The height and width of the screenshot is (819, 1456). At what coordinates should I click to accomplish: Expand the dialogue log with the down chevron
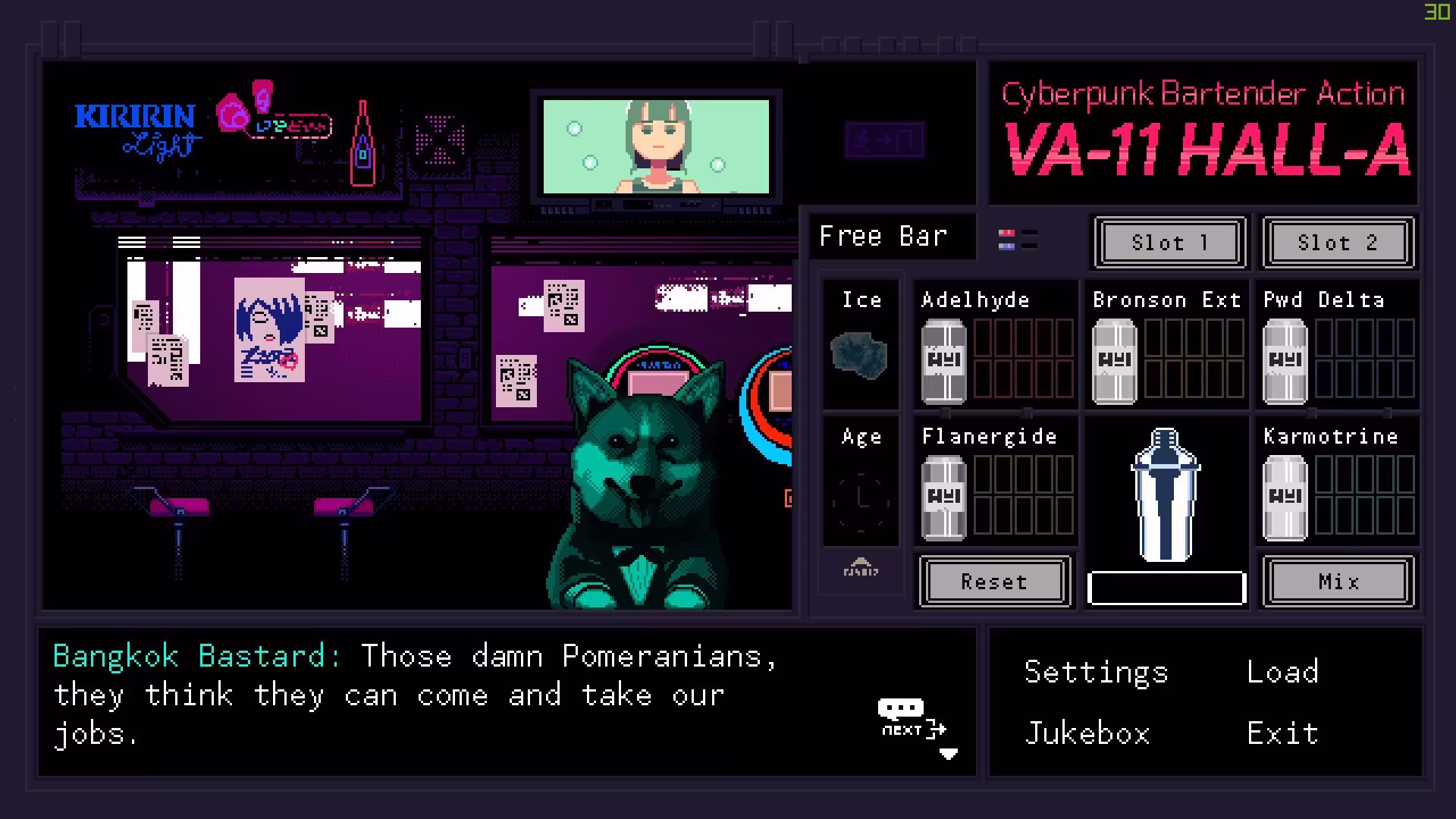pos(948,755)
